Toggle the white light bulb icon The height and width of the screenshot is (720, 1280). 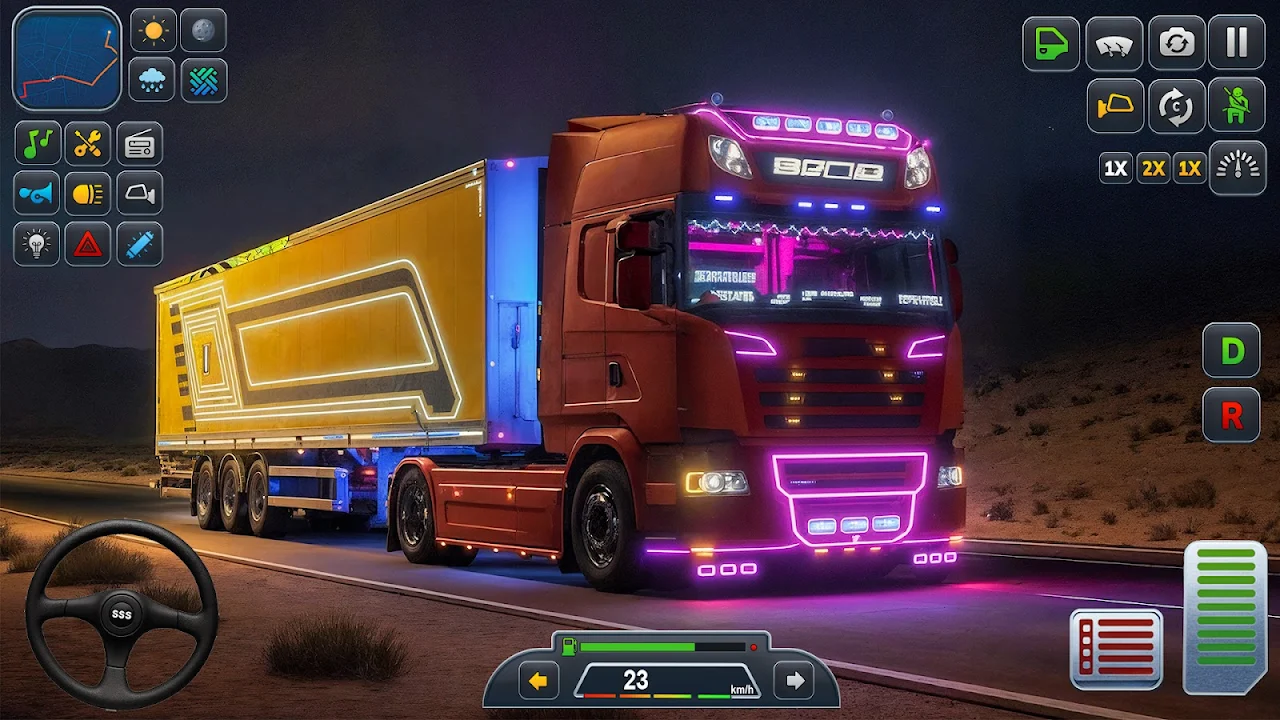coord(37,244)
